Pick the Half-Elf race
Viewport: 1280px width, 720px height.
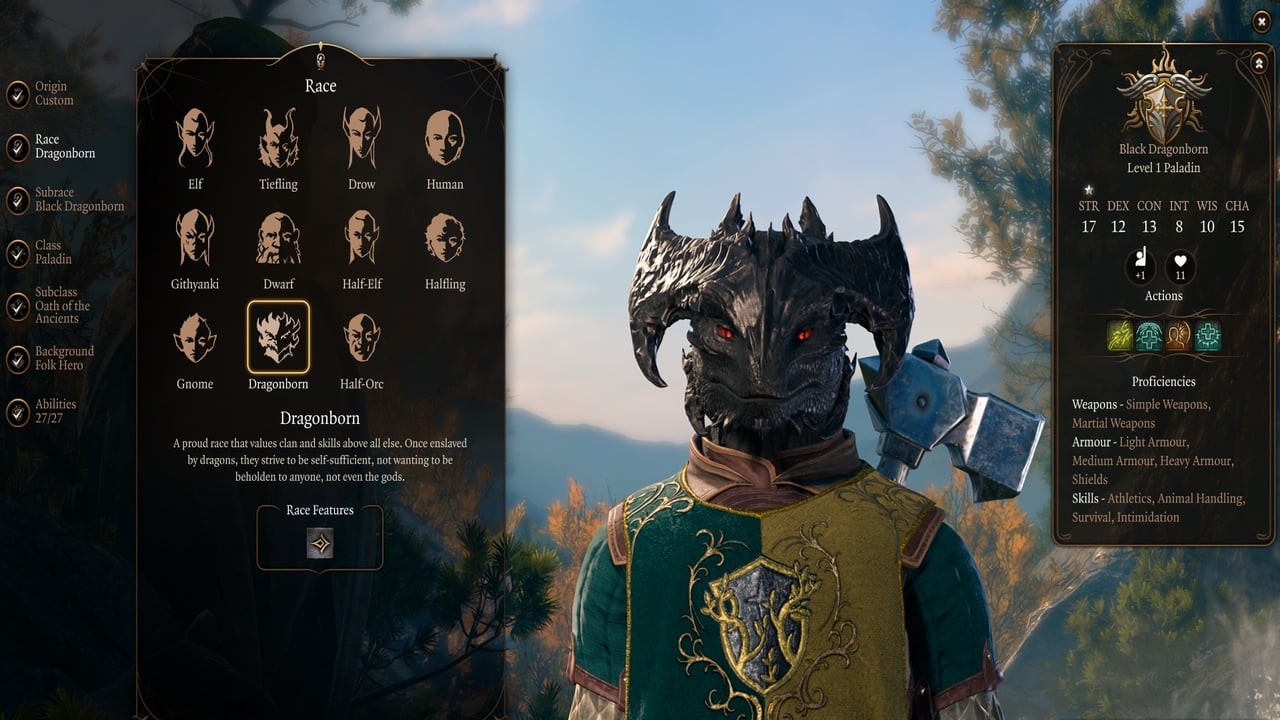point(361,238)
